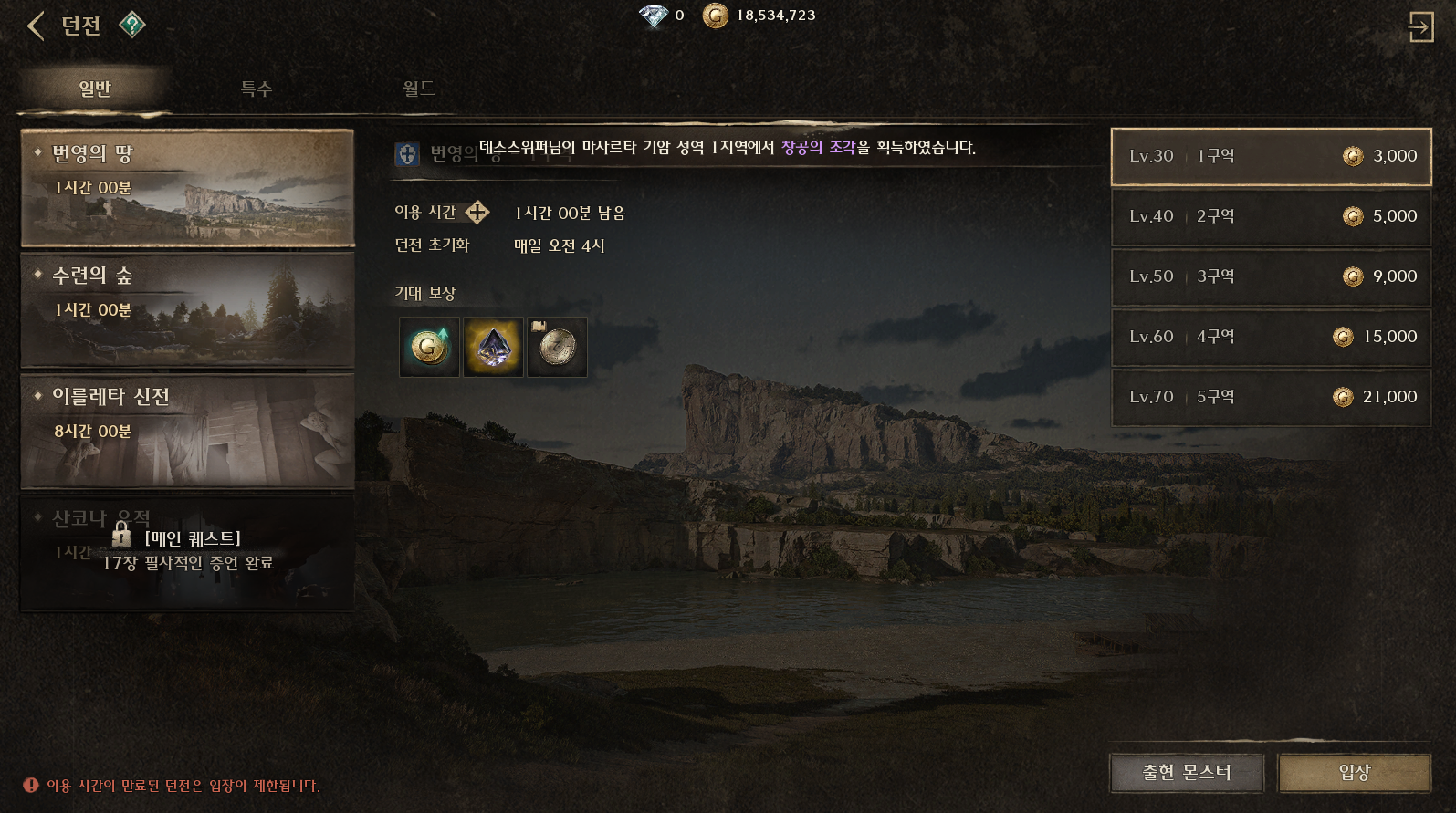Select Lv.30 1구역 row

click(x=1271, y=156)
